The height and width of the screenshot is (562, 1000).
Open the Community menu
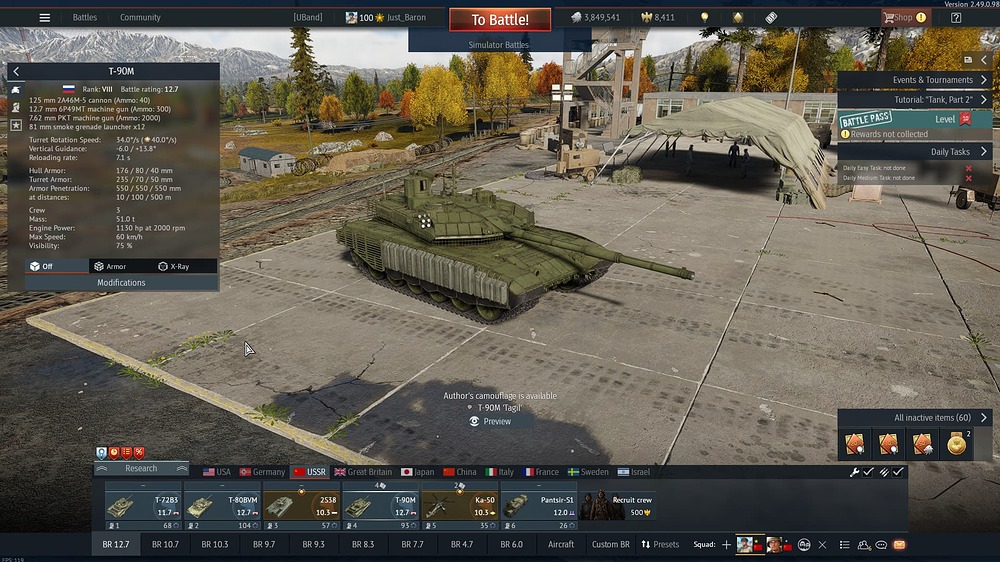(140, 17)
